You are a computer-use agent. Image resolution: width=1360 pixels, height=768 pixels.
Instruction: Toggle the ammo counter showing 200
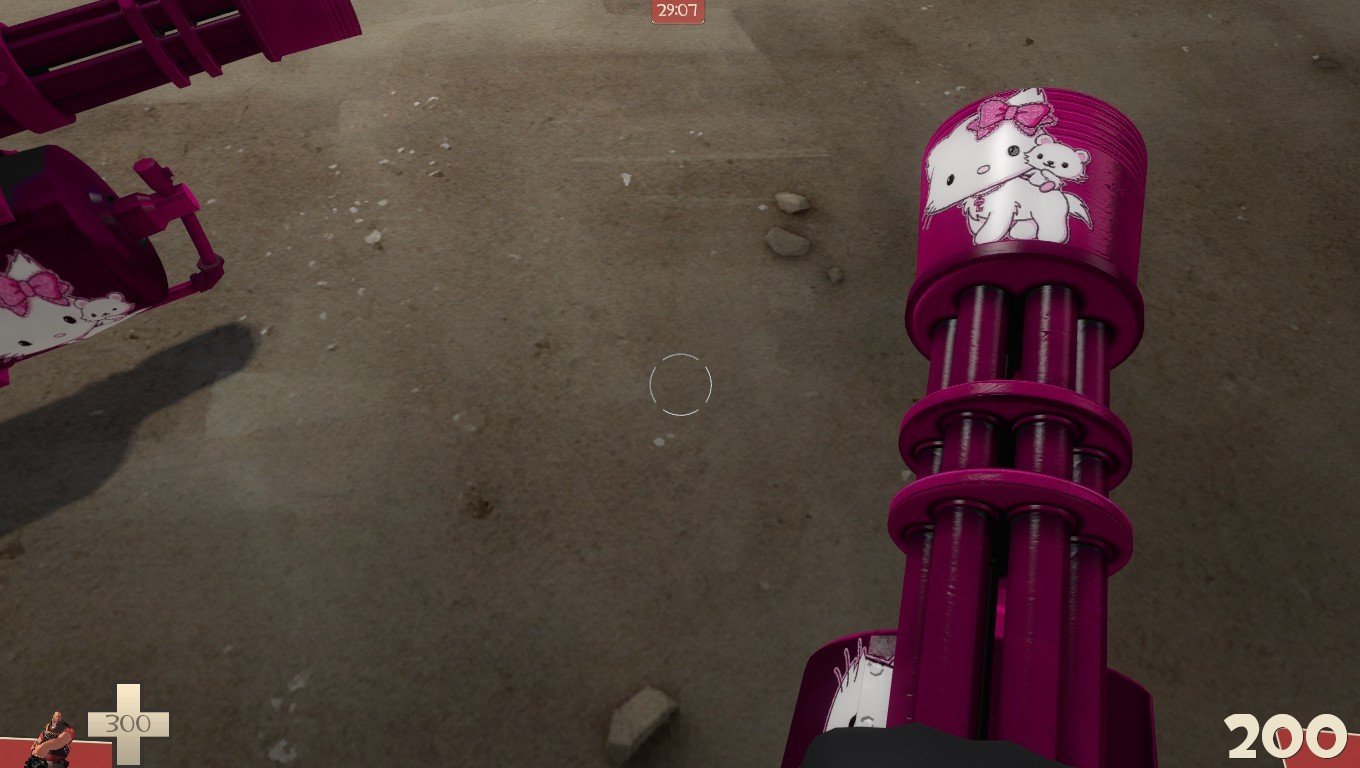pyautogui.click(x=1283, y=737)
